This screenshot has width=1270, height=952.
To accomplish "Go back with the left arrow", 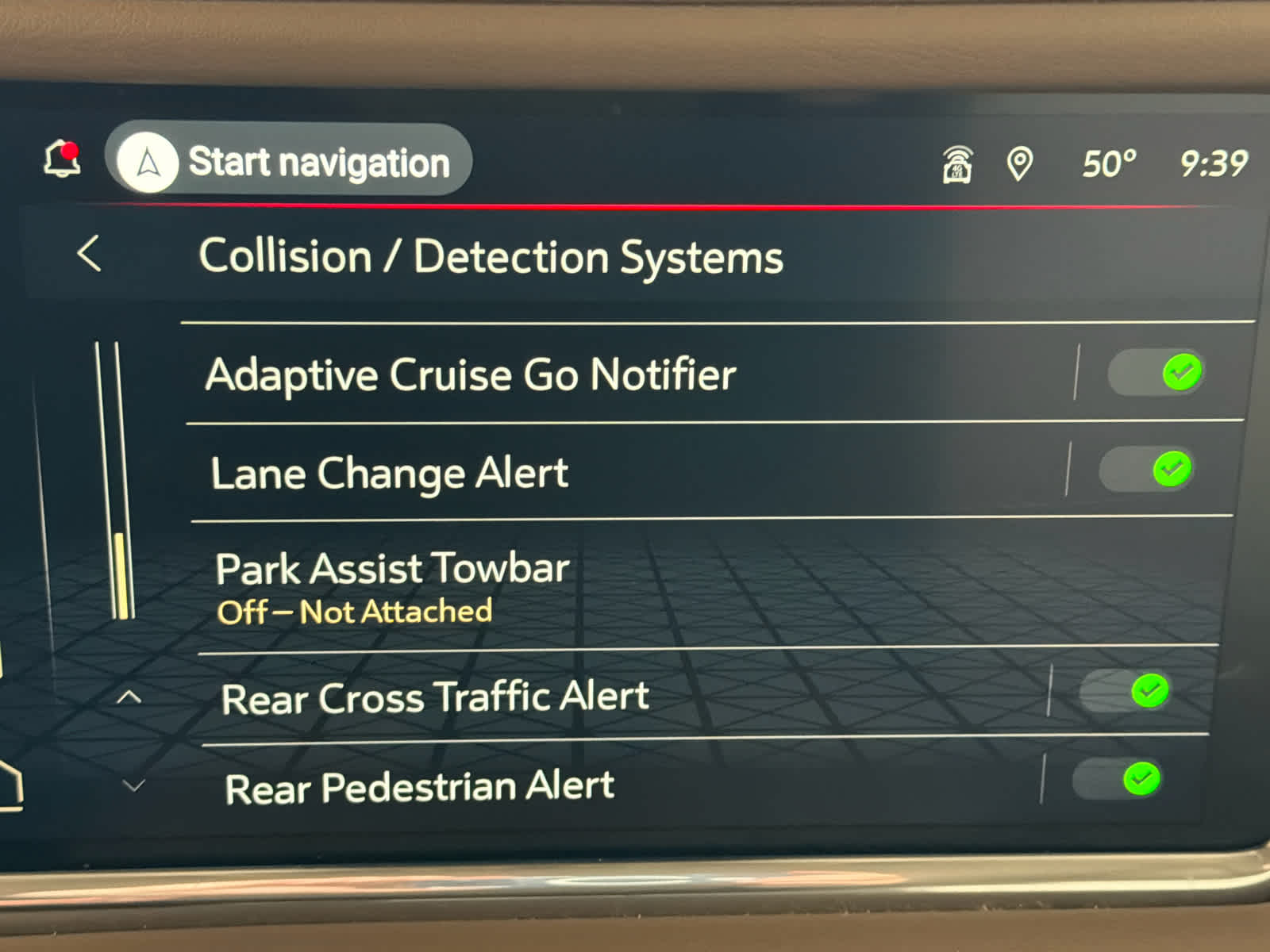I will pyautogui.click(x=90, y=254).
